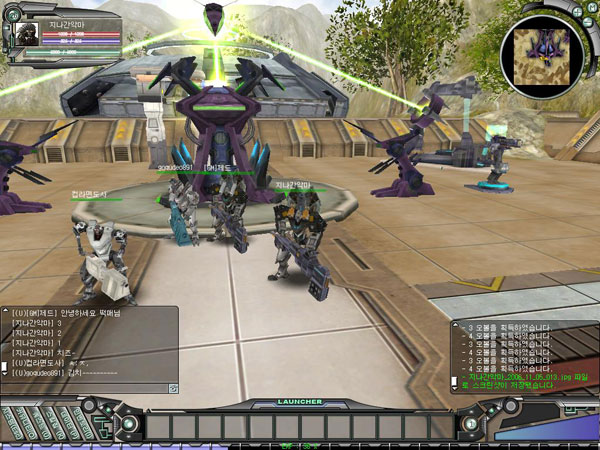600x450 pixels.
Task: Toggle the small chat options button
Action: (x=173, y=386)
